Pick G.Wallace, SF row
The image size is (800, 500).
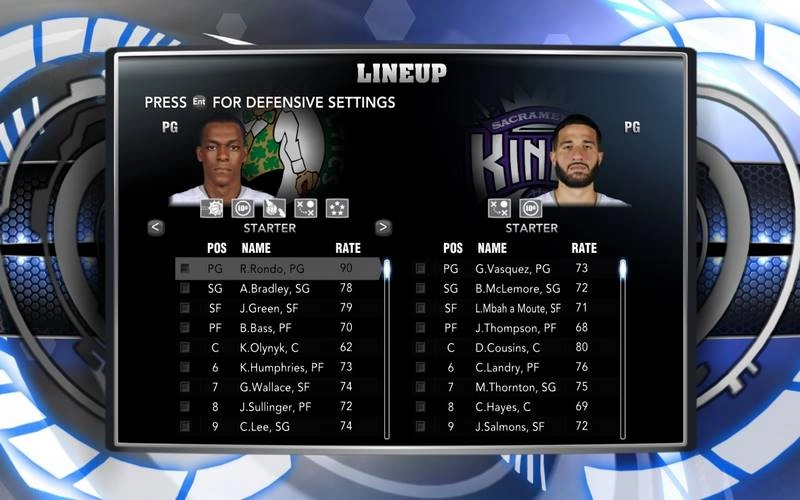[x=275, y=387]
